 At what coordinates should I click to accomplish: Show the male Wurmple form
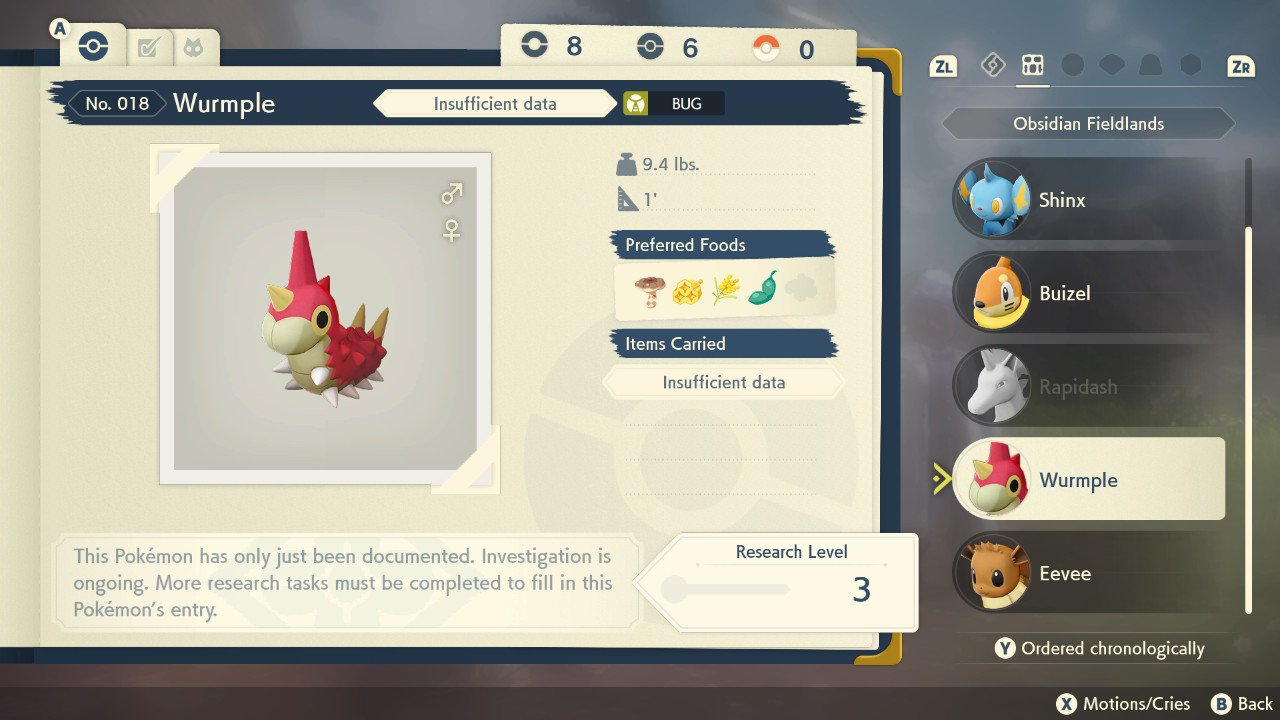click(x=452, y=192)
